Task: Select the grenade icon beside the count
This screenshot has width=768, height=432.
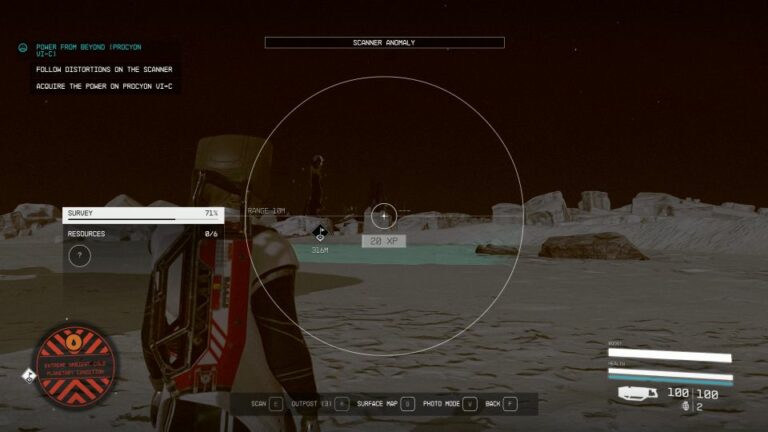Action: coord(685,407)
